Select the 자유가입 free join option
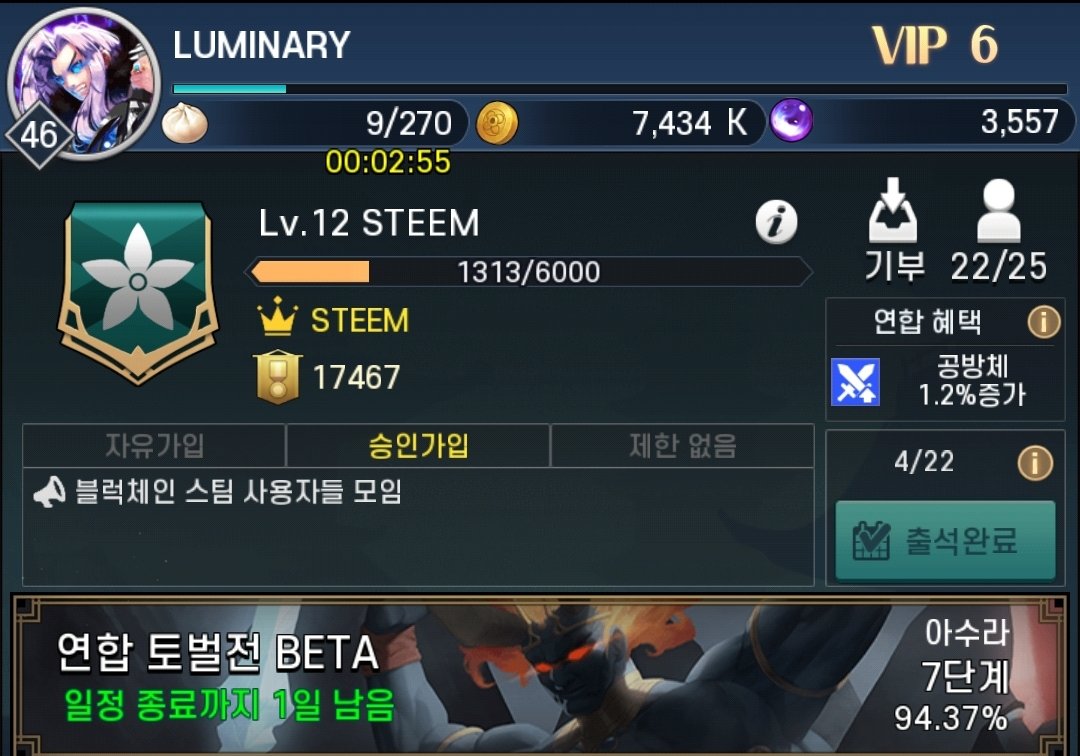This screenshot has width=1080, height=756. click(154, 446)
